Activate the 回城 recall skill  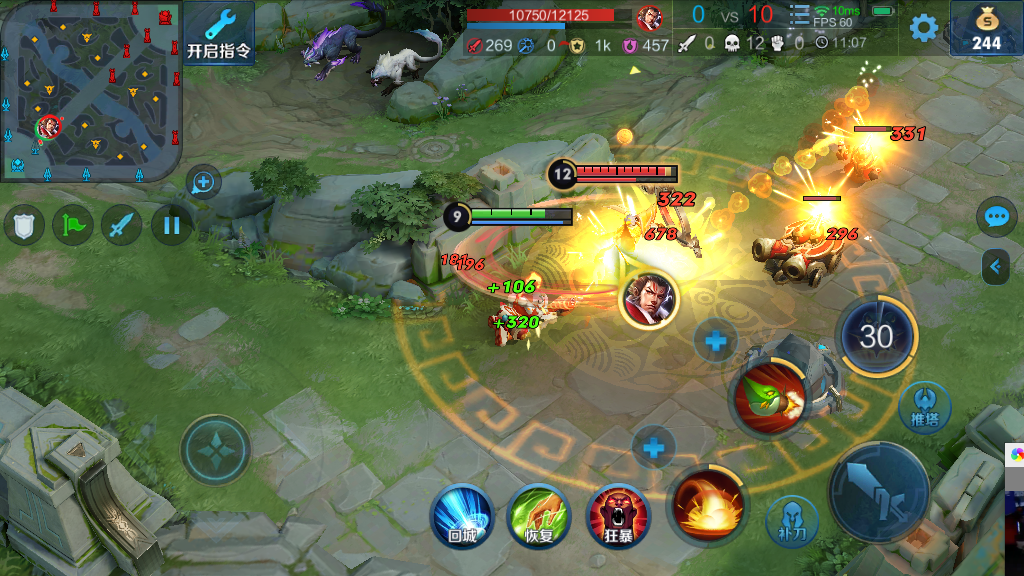[461, 516]
